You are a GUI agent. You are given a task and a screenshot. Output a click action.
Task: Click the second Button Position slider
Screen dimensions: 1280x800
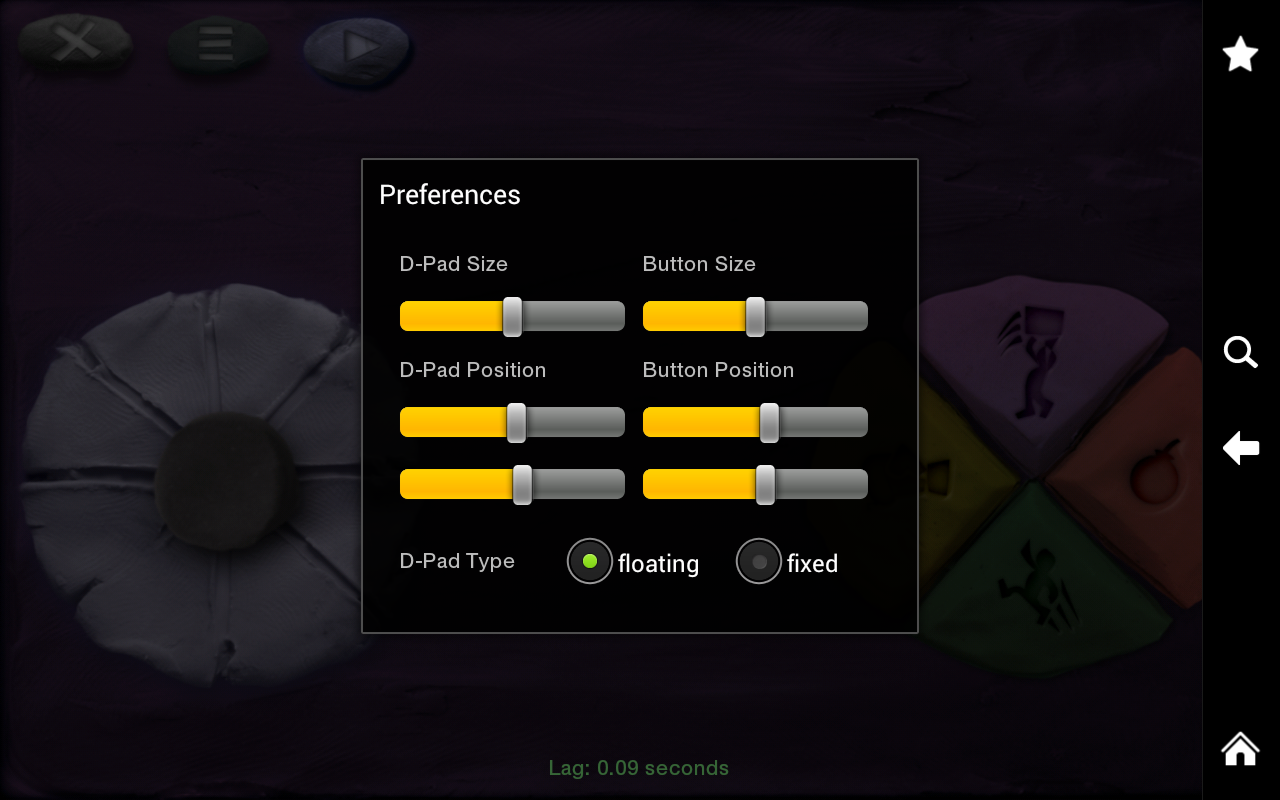(764, 483)
